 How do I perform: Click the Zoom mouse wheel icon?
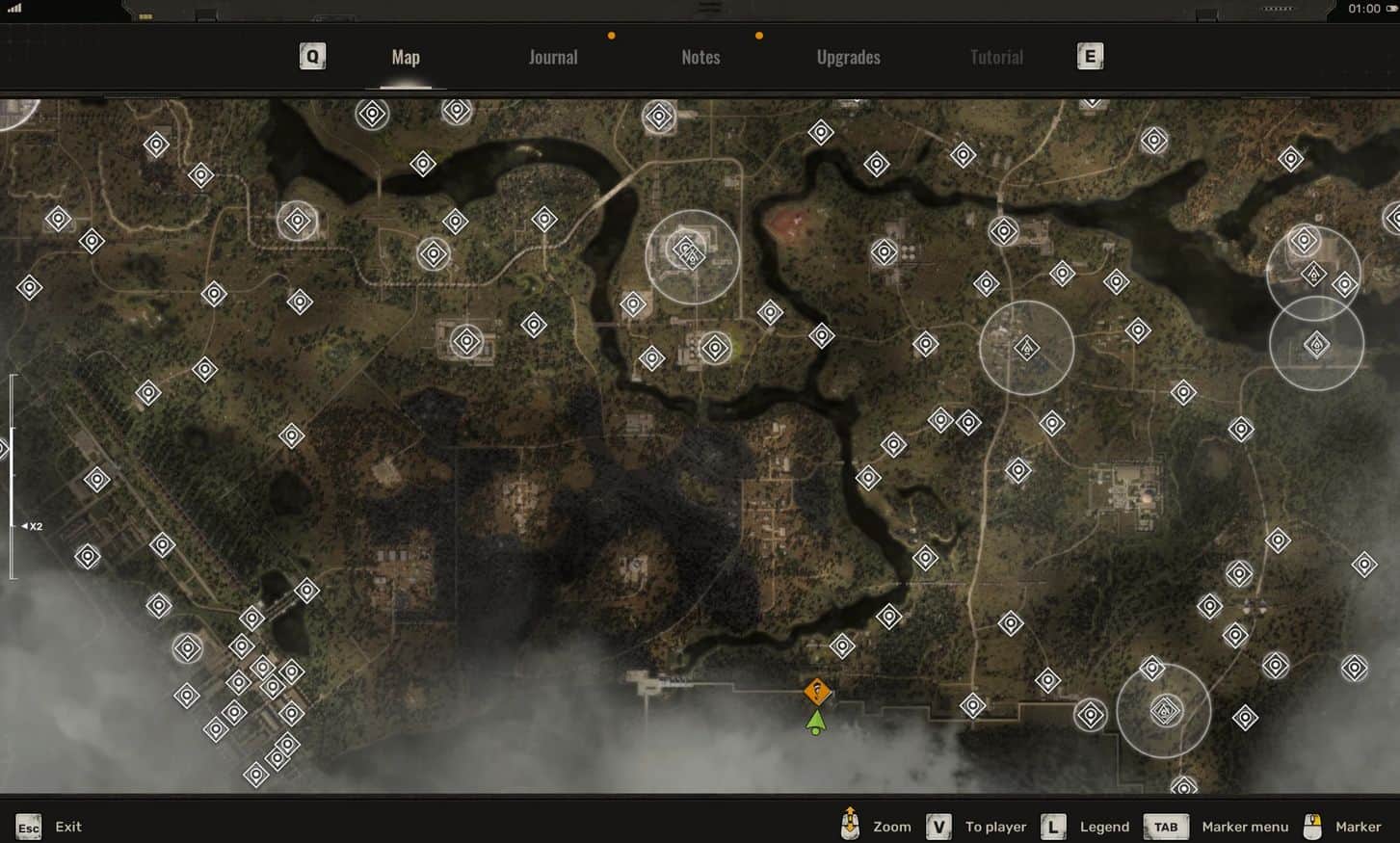[x=849, y=826]
